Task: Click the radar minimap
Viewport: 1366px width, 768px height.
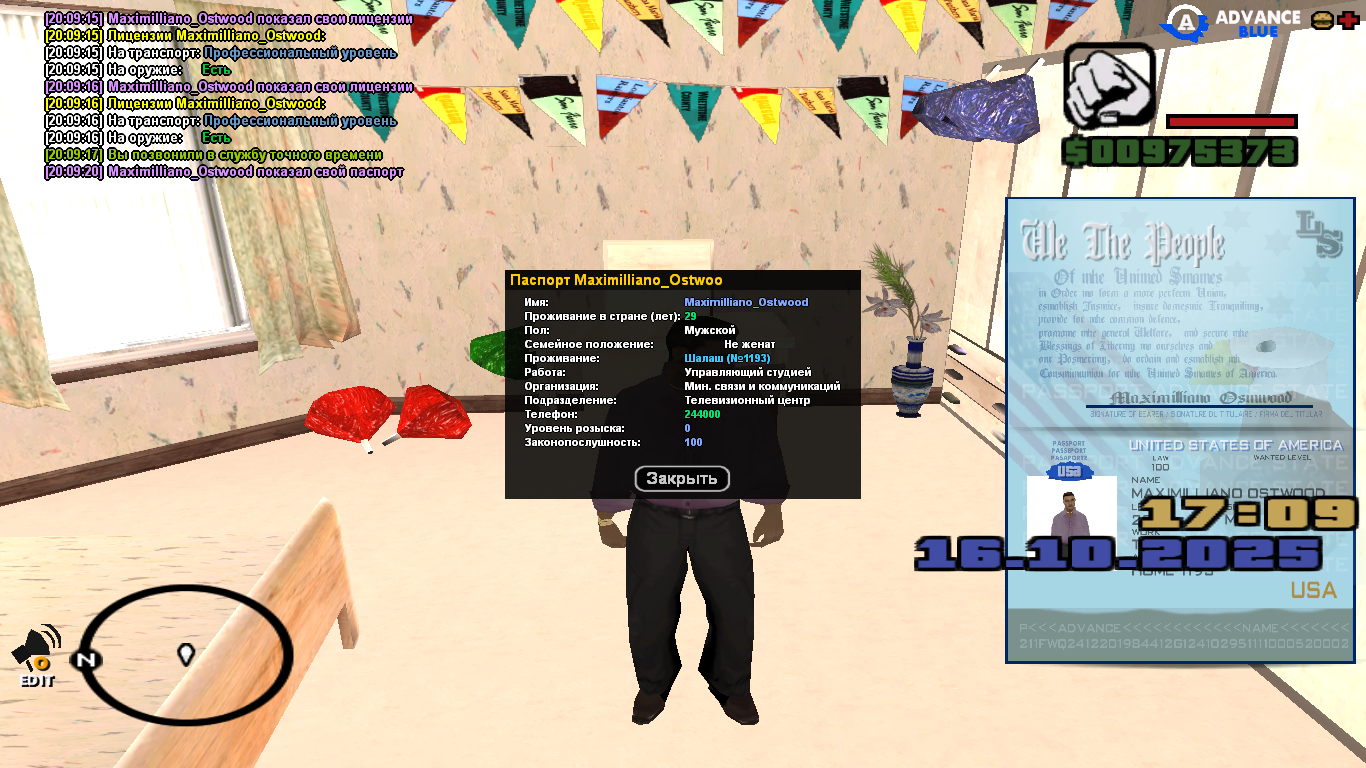Action: click(186, 656)
